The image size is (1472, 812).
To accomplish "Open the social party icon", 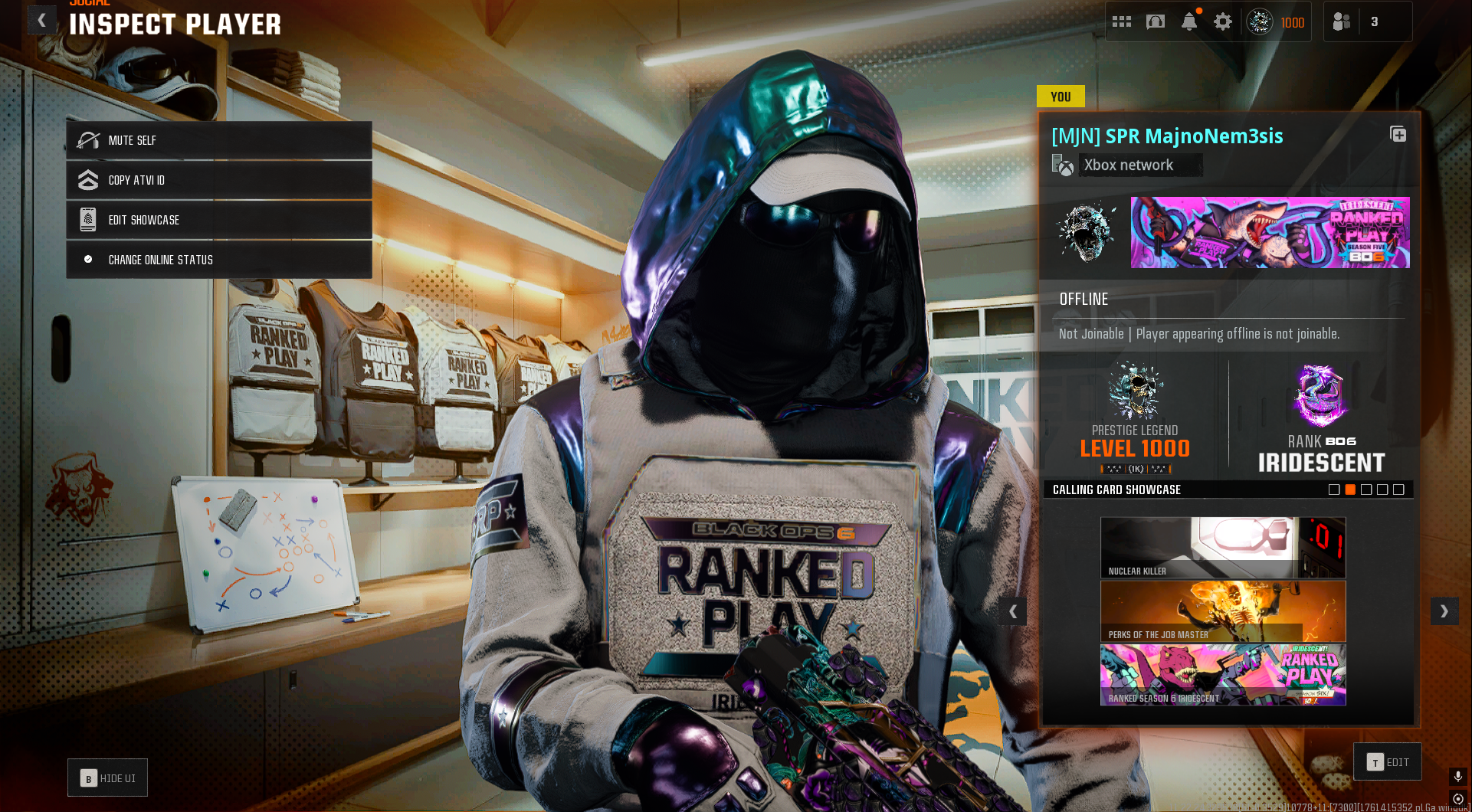I will (x=1342, y=21).
